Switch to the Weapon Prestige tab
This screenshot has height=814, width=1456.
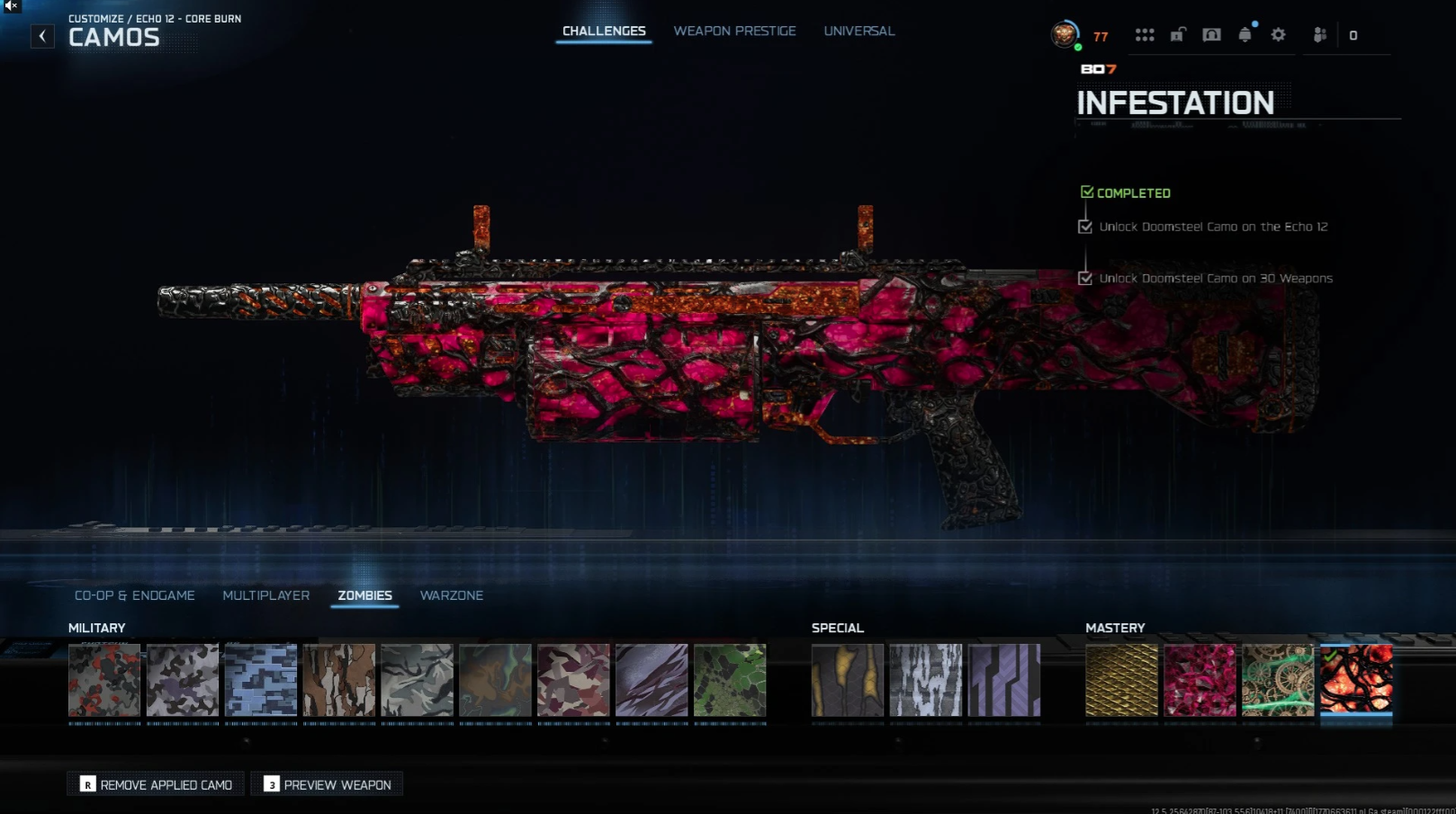734,31
